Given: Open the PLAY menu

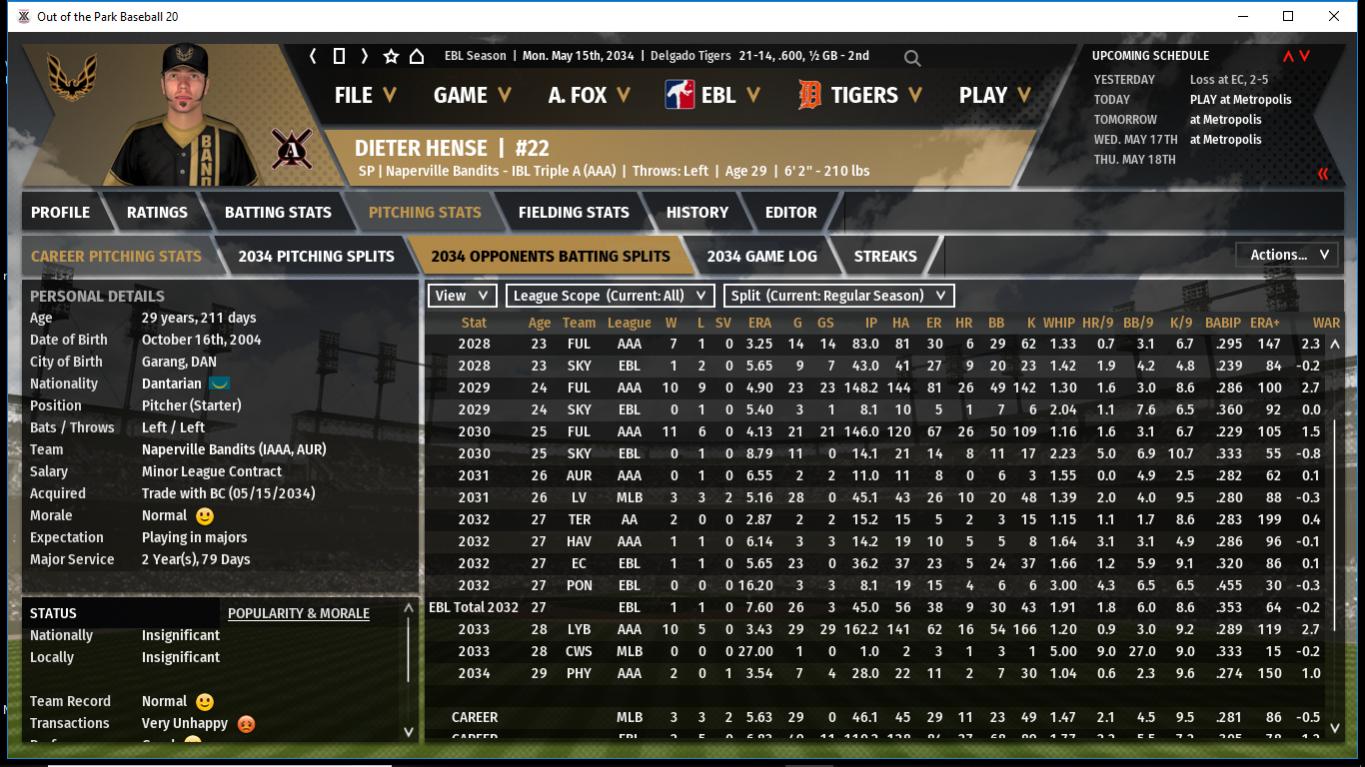Looking at the screenshot, I should click(x=995, y=95).
